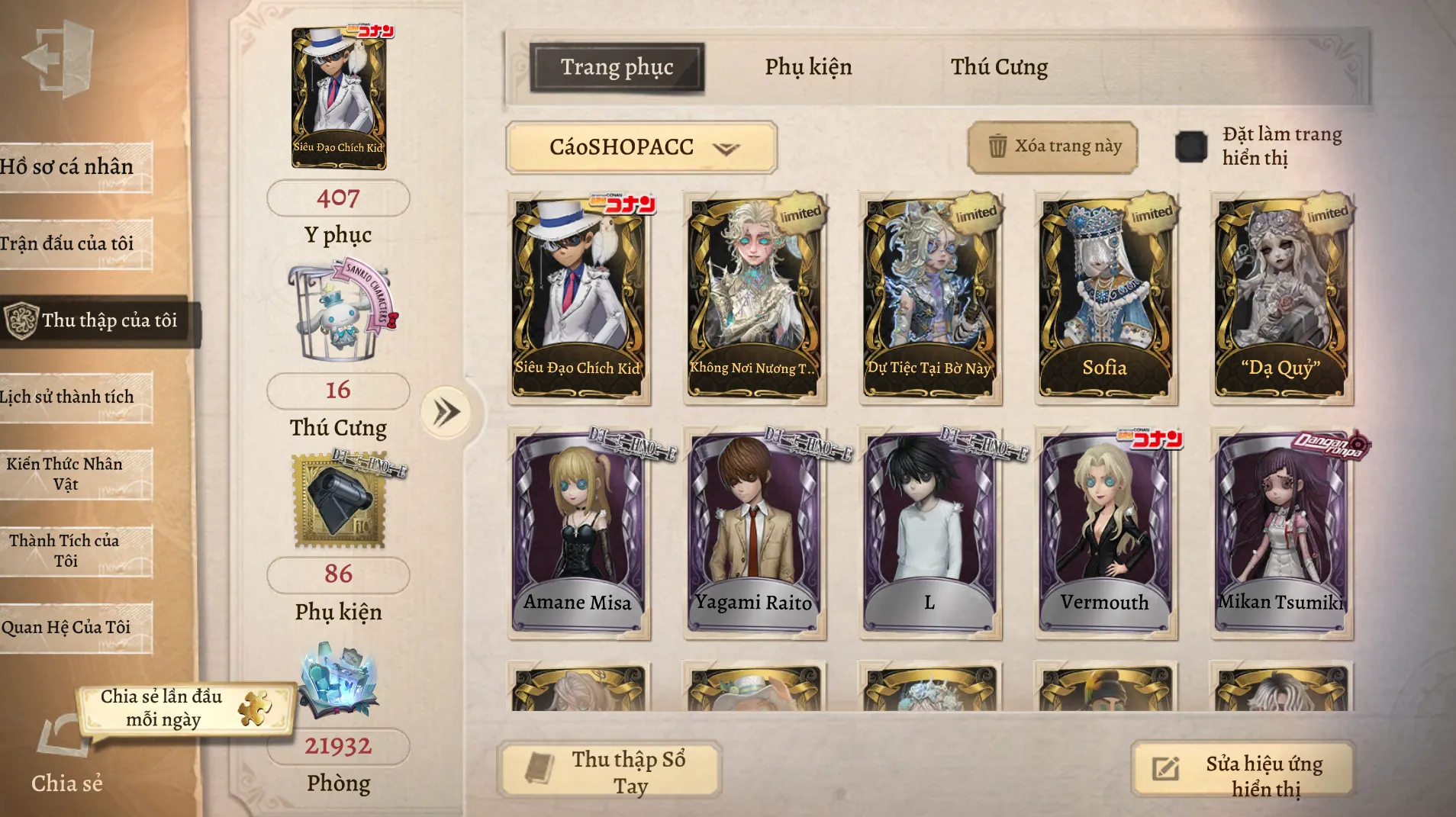Select the Siêu Đạo Chích Kid costume card
The image size is (1456, 817).
[x=578, y=298]
